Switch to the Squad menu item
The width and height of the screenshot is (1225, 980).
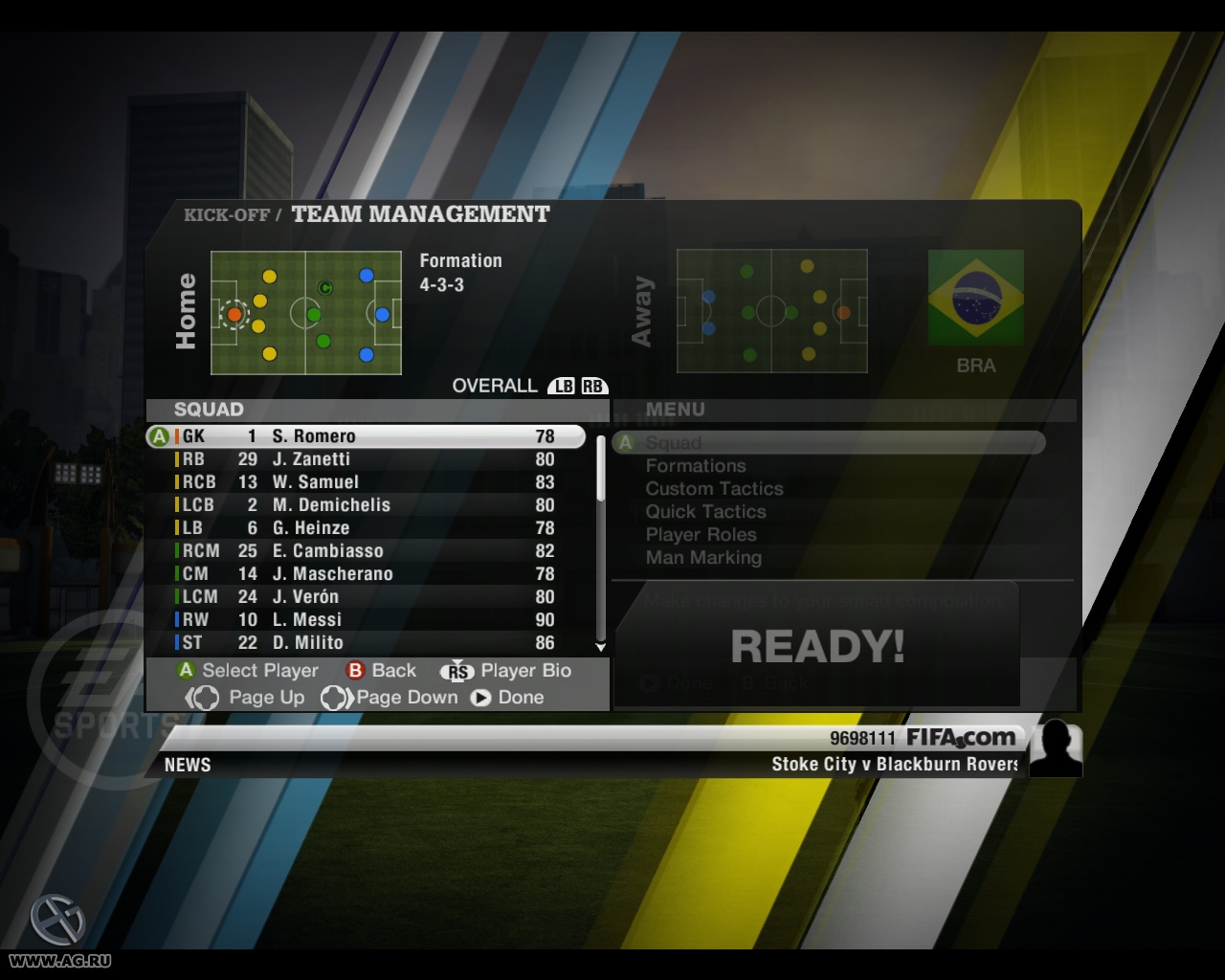[673, 442]
